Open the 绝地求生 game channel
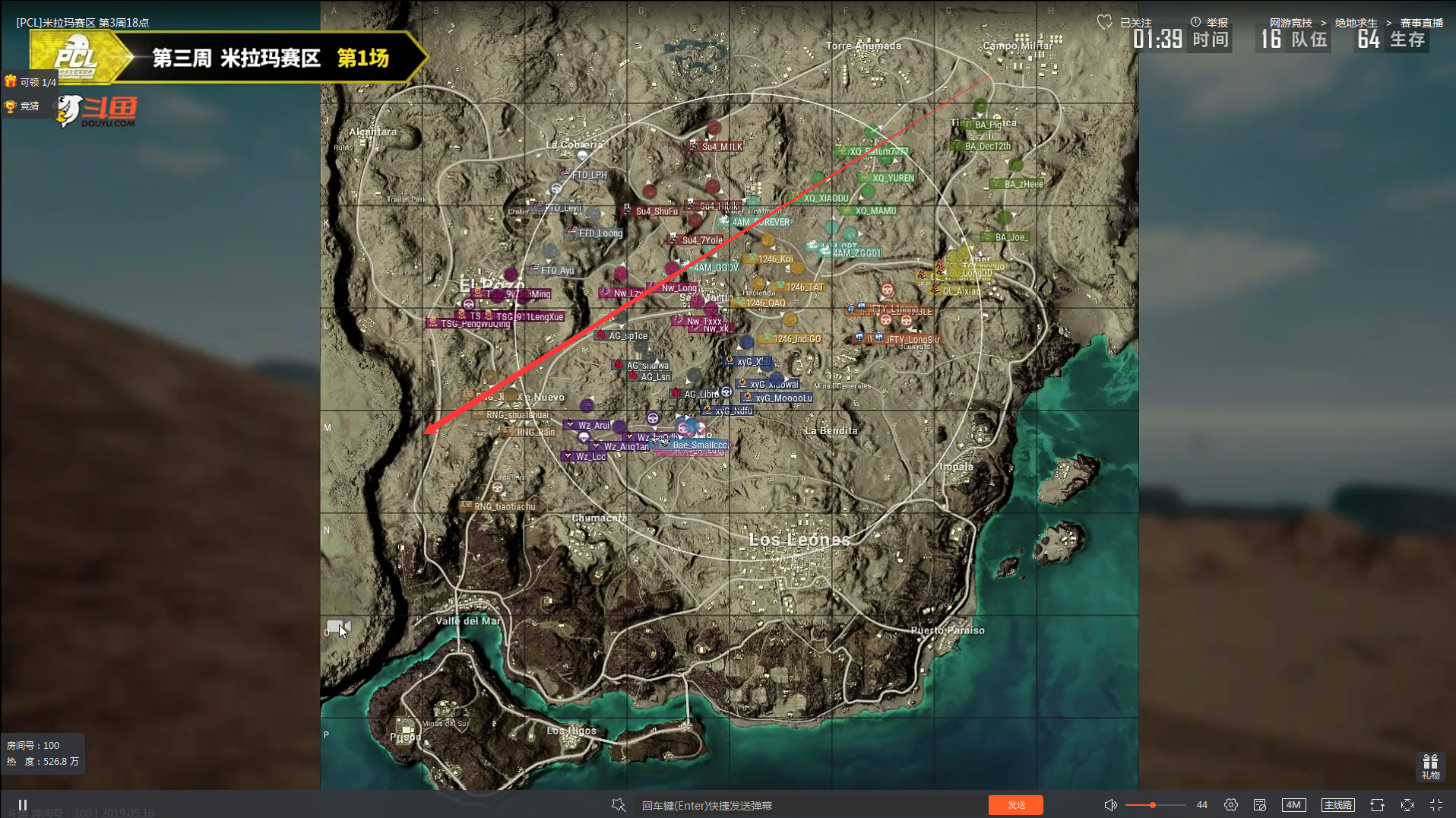 (x=1356, y=23)
